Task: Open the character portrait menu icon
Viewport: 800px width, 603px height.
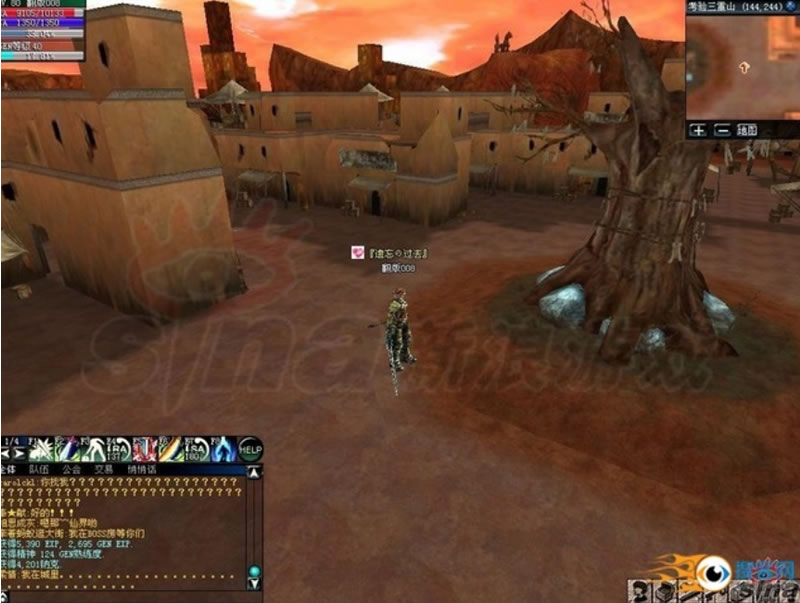Action: [641, 590]
